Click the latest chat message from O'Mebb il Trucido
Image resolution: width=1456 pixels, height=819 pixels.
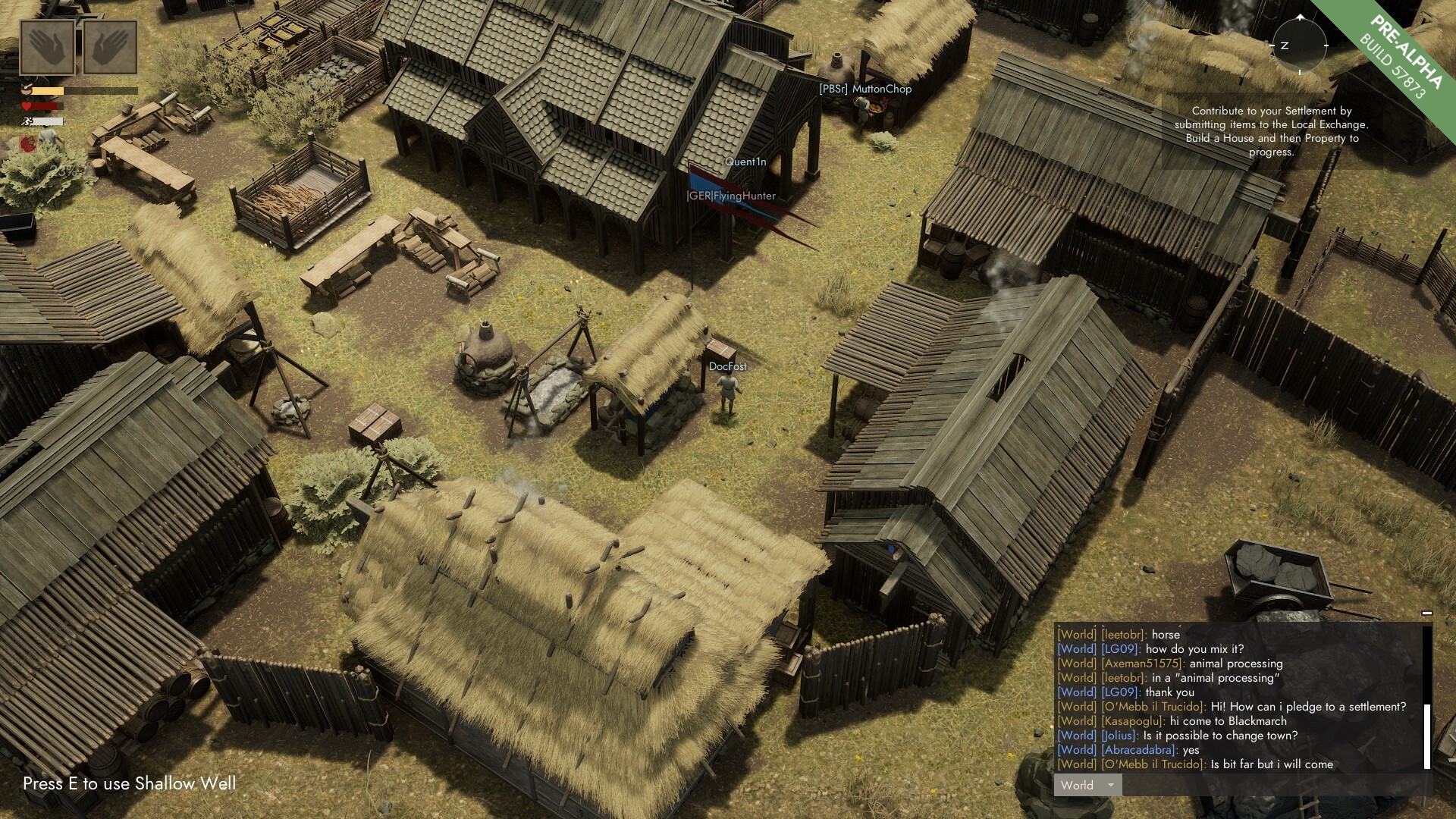[1195, 764]
